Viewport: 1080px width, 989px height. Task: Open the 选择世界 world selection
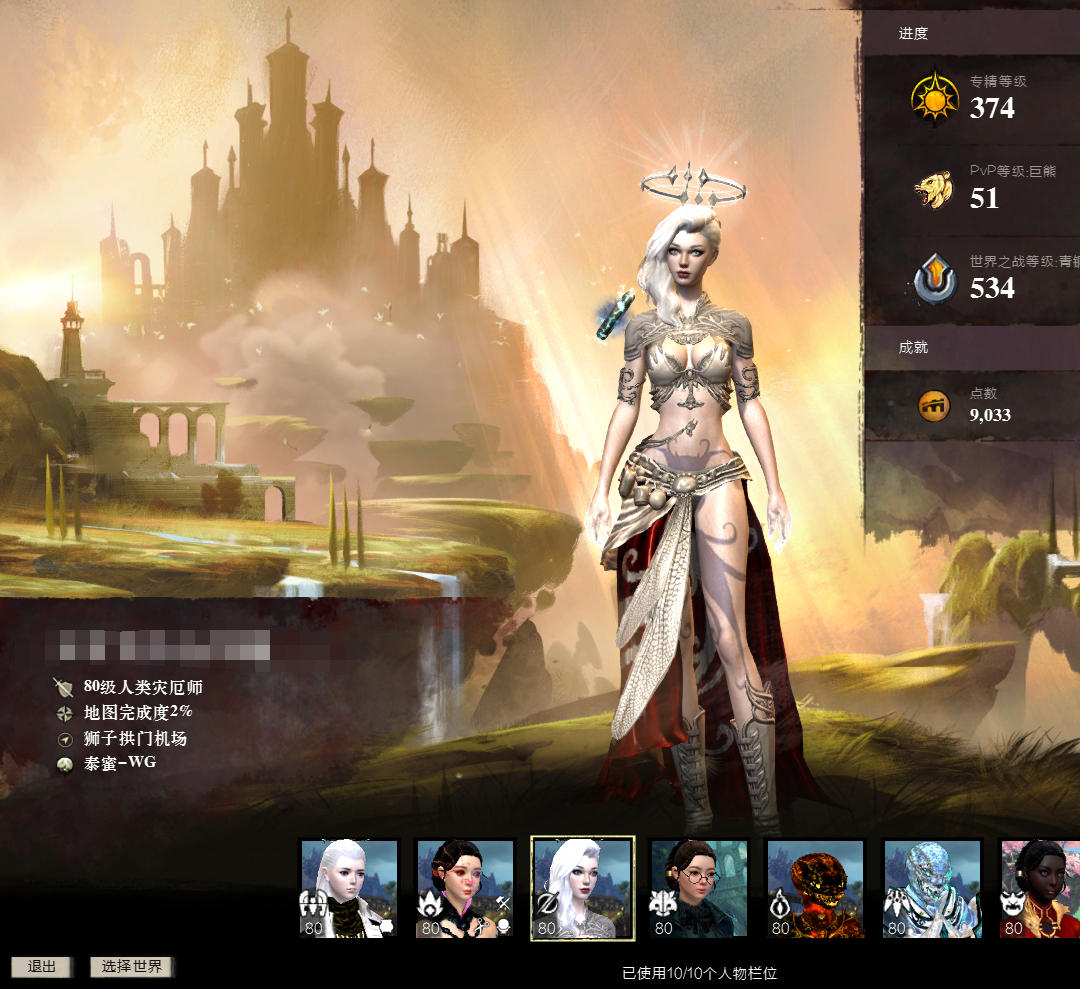tap(132, 967)
